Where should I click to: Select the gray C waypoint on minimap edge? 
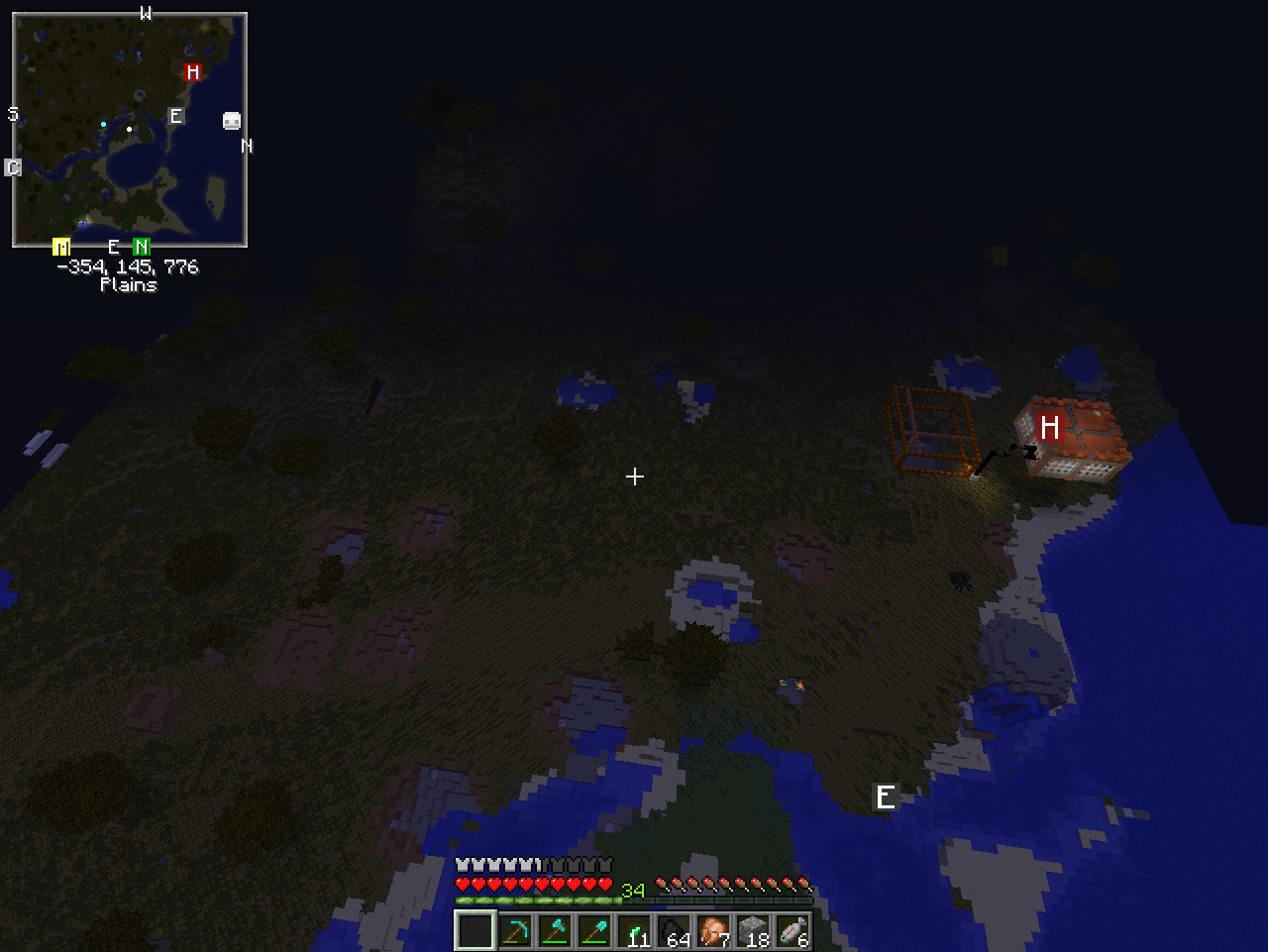tap(13, 167)
